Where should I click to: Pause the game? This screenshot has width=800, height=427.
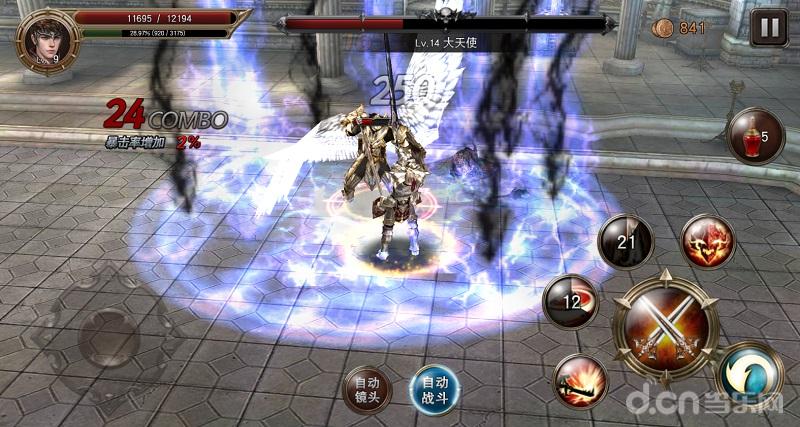(768, 28)
